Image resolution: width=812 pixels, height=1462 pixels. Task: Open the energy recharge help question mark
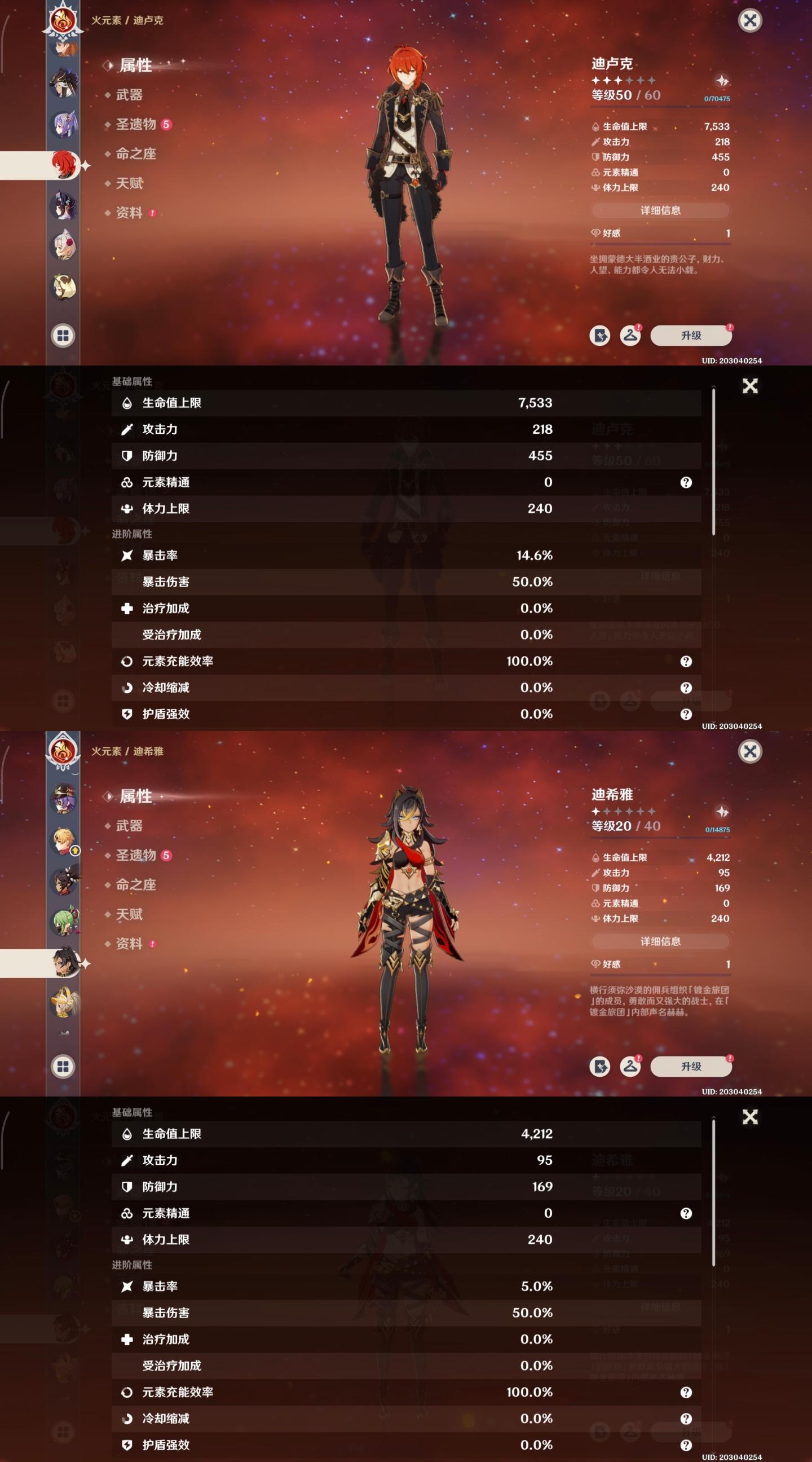tap(687, 660)
